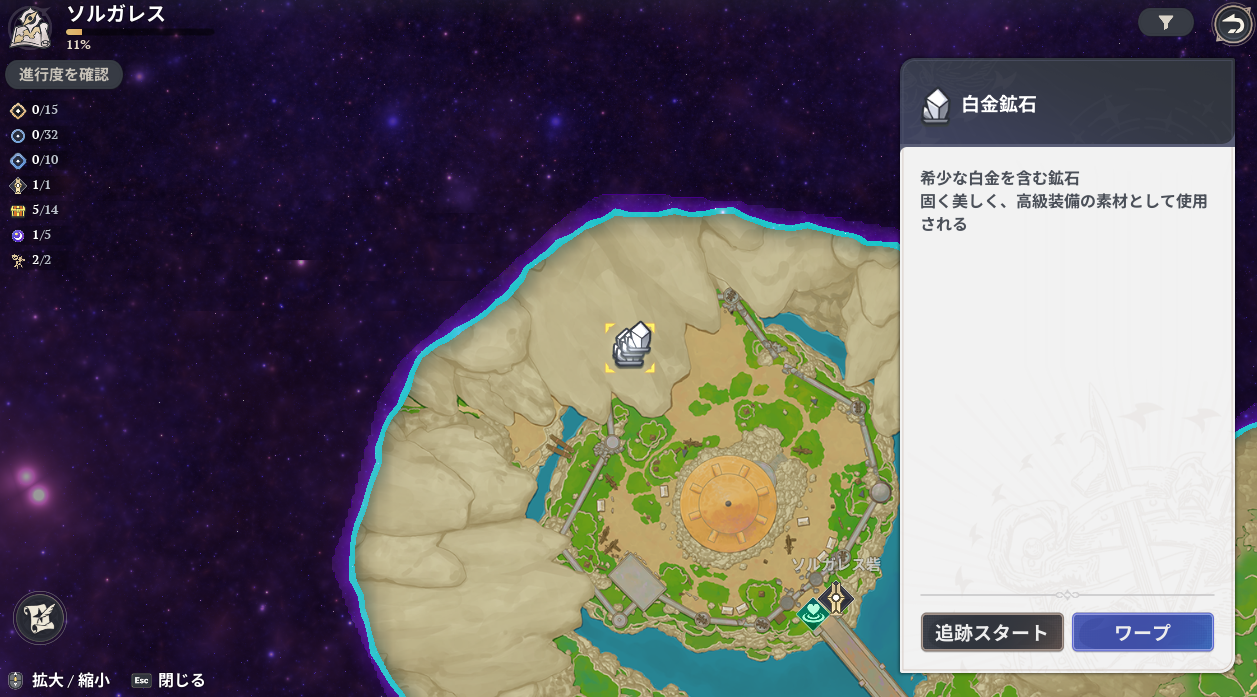Viewport: 1257px width, 697px height.
Task: Select the diamond fast-travel marker near ソルガレス砦
Action: [836, 597]
